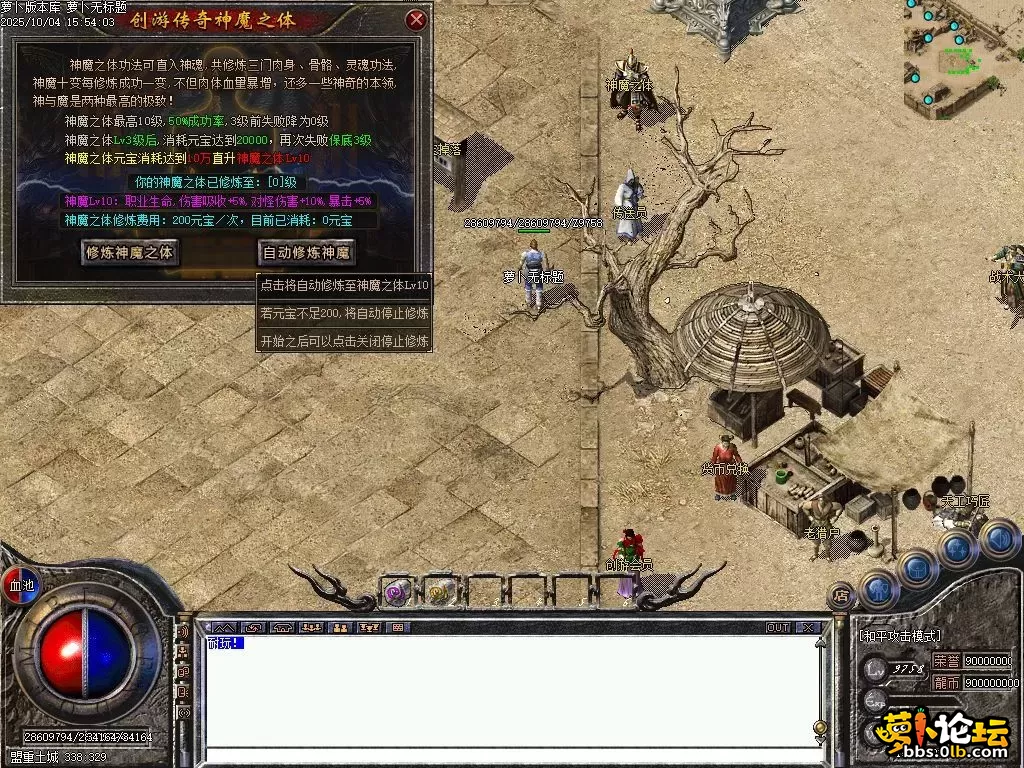Viewport: 1024px width, 768px height.
Task: Use the gold scroll in the hotbar
Action: (x=440, y=592)
